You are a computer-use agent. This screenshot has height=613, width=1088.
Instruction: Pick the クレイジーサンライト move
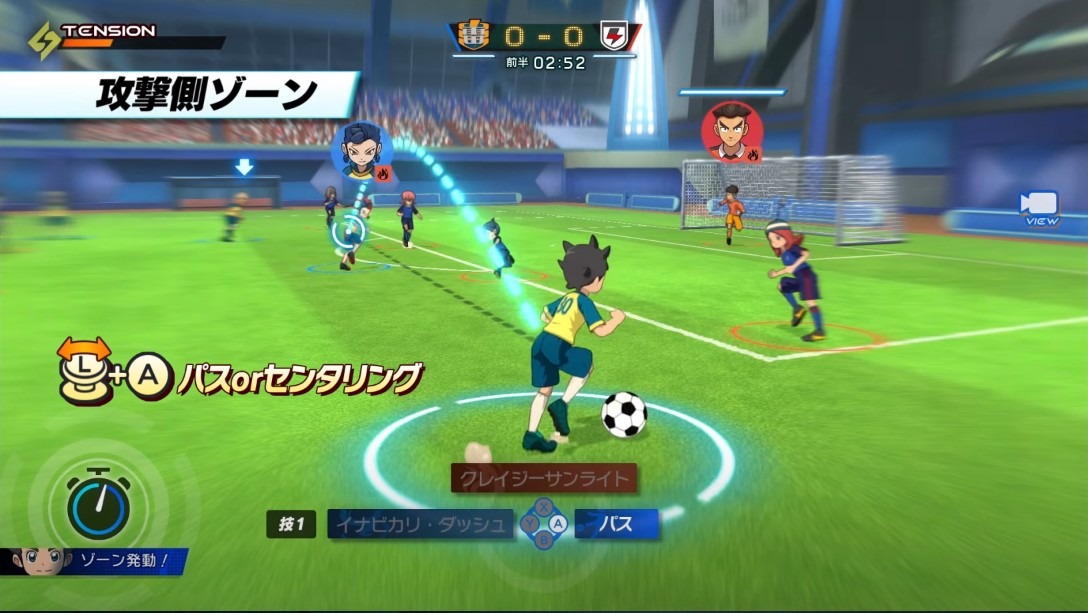click(544, 478)
